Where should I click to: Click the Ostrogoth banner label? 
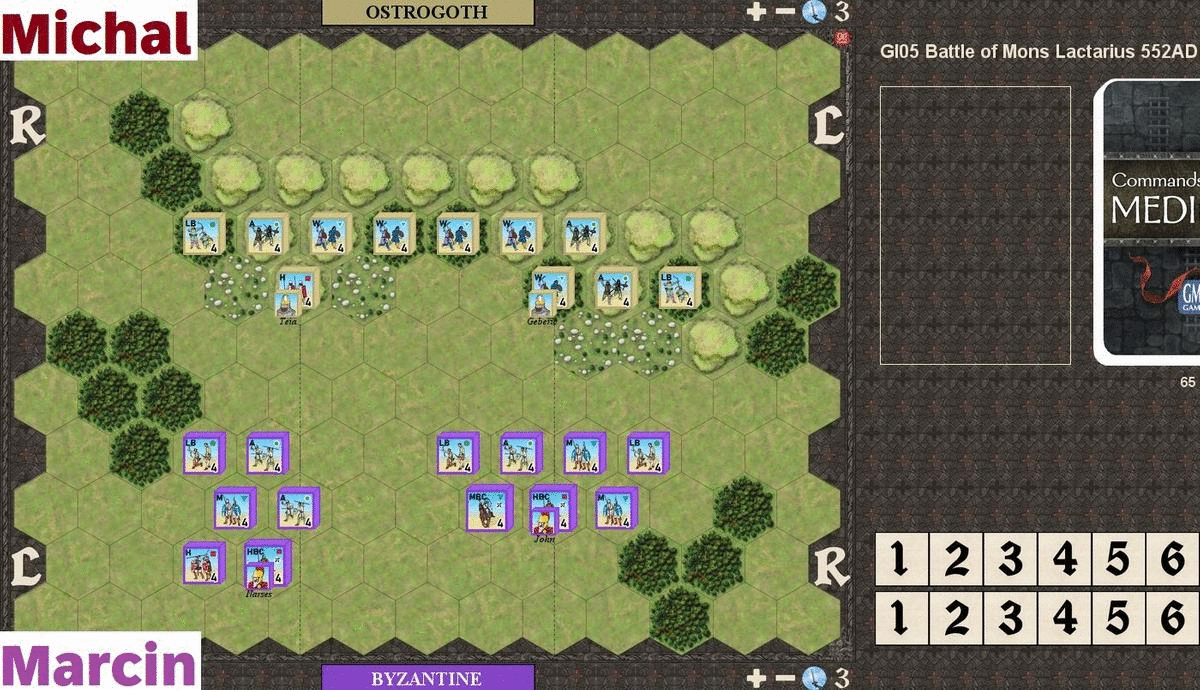(x=427, y=12)
